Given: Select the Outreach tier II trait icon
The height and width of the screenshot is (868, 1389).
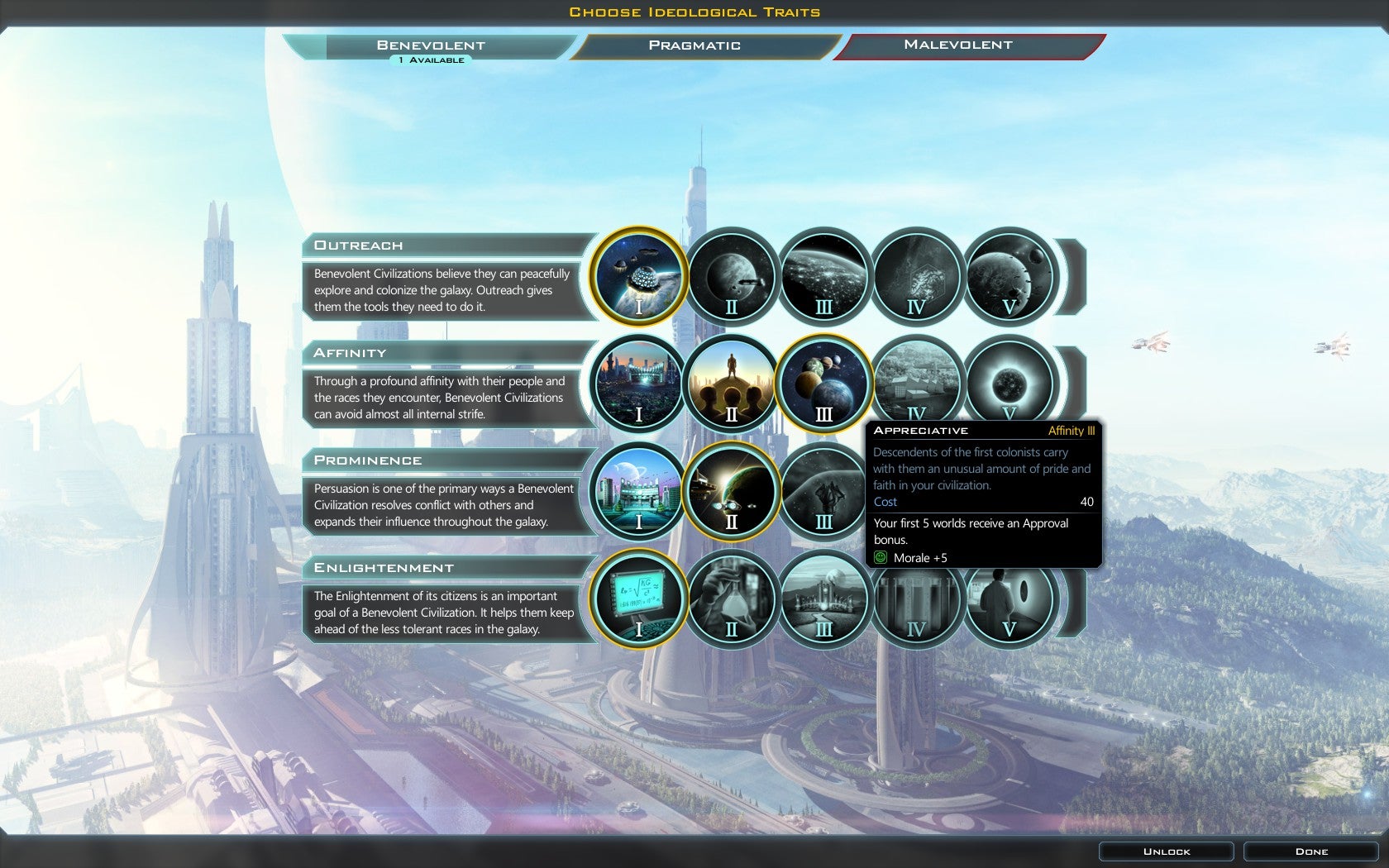Looking at the screenshot, I should tap(731, 277).
